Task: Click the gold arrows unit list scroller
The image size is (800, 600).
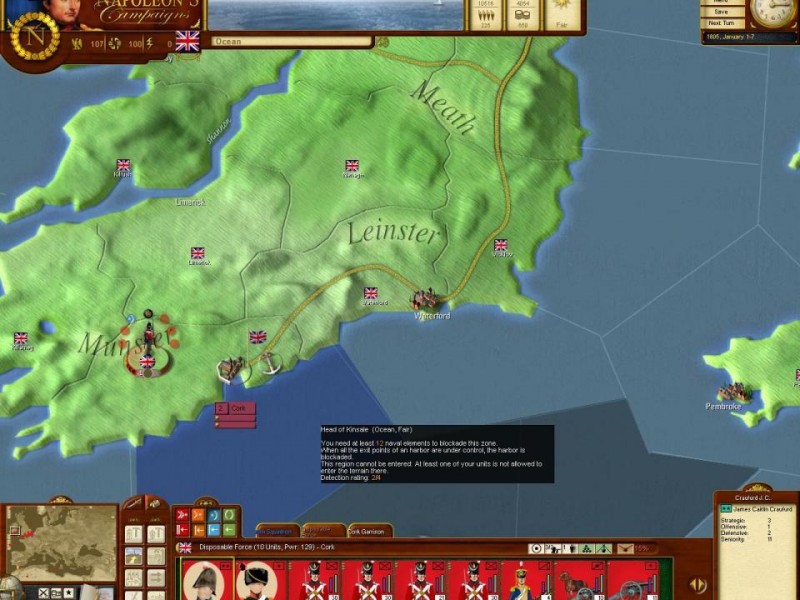Action: point(700,584)
